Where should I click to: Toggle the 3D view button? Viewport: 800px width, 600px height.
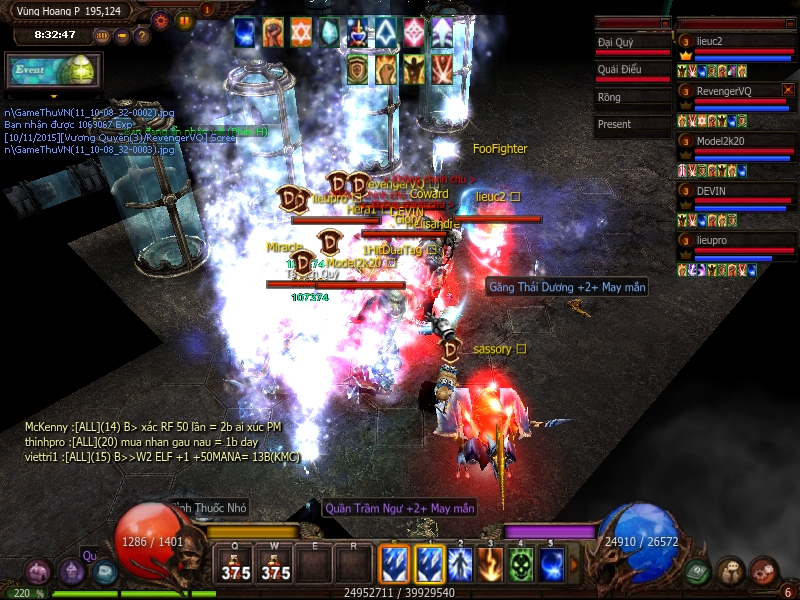[x=102, y=36]
